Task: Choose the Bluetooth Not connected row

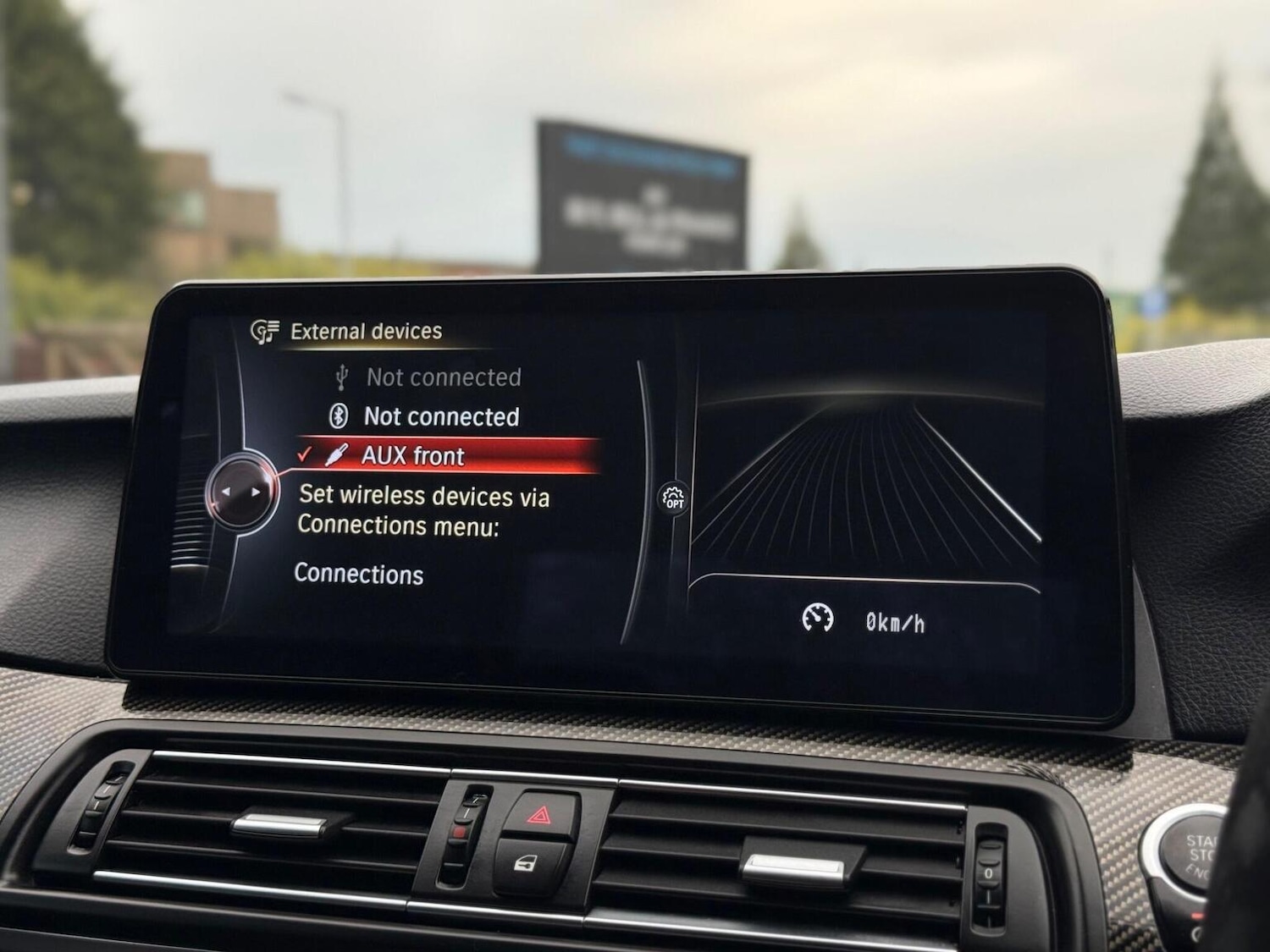Action: [440, 416]
